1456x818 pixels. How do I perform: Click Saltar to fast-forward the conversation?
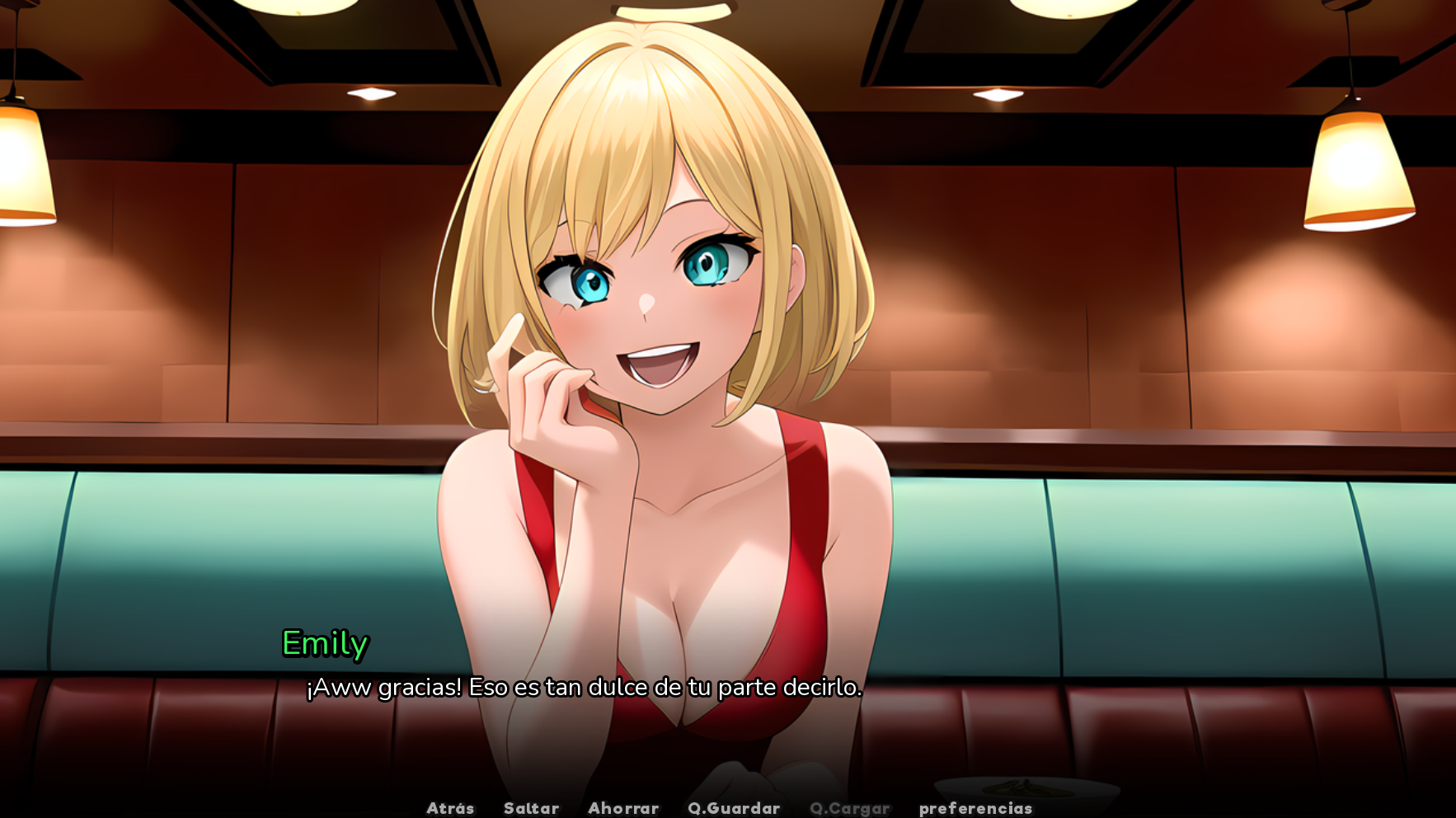(531, 808)
